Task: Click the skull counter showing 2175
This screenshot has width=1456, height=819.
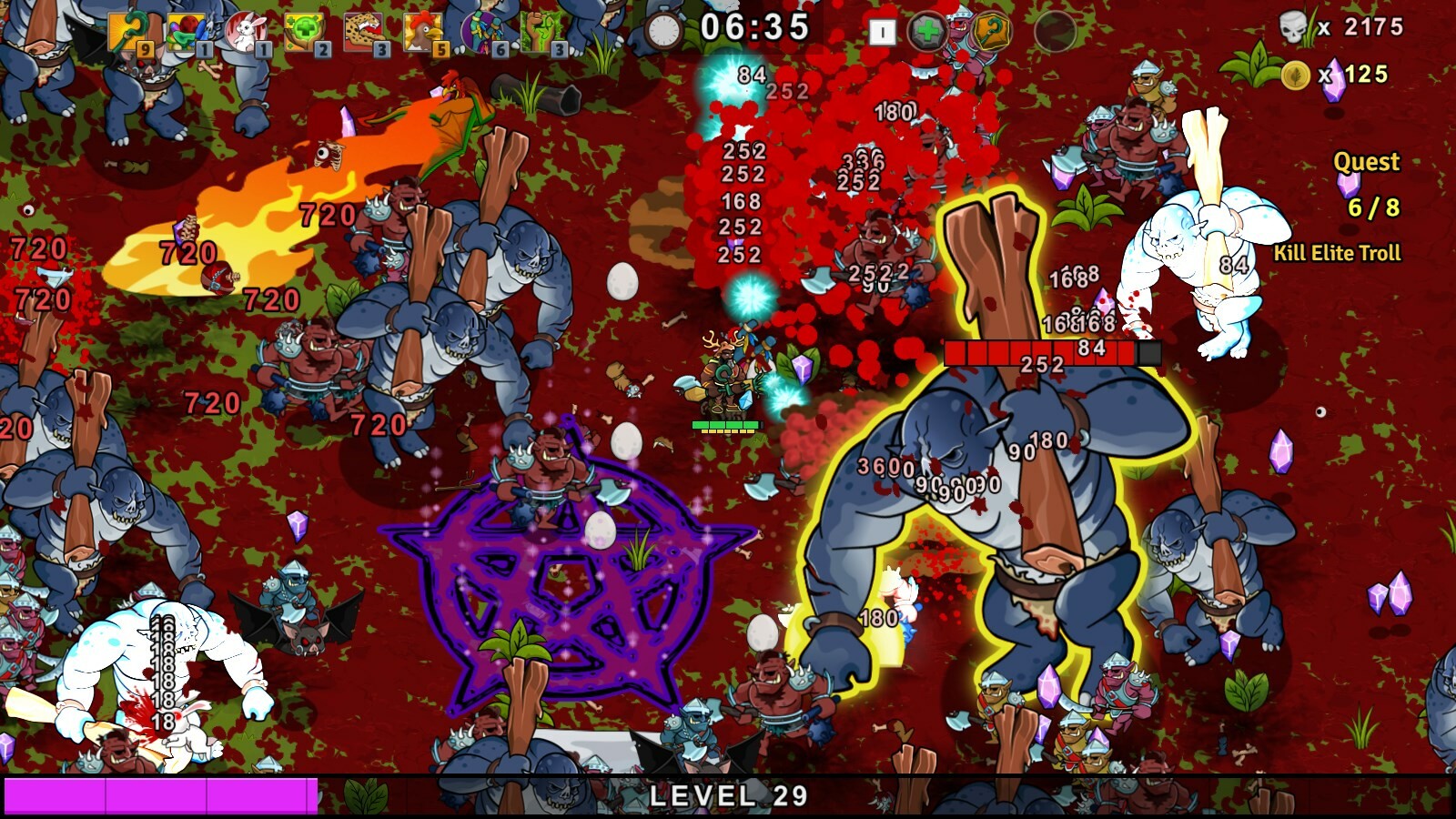Action: pos(1333,27)
